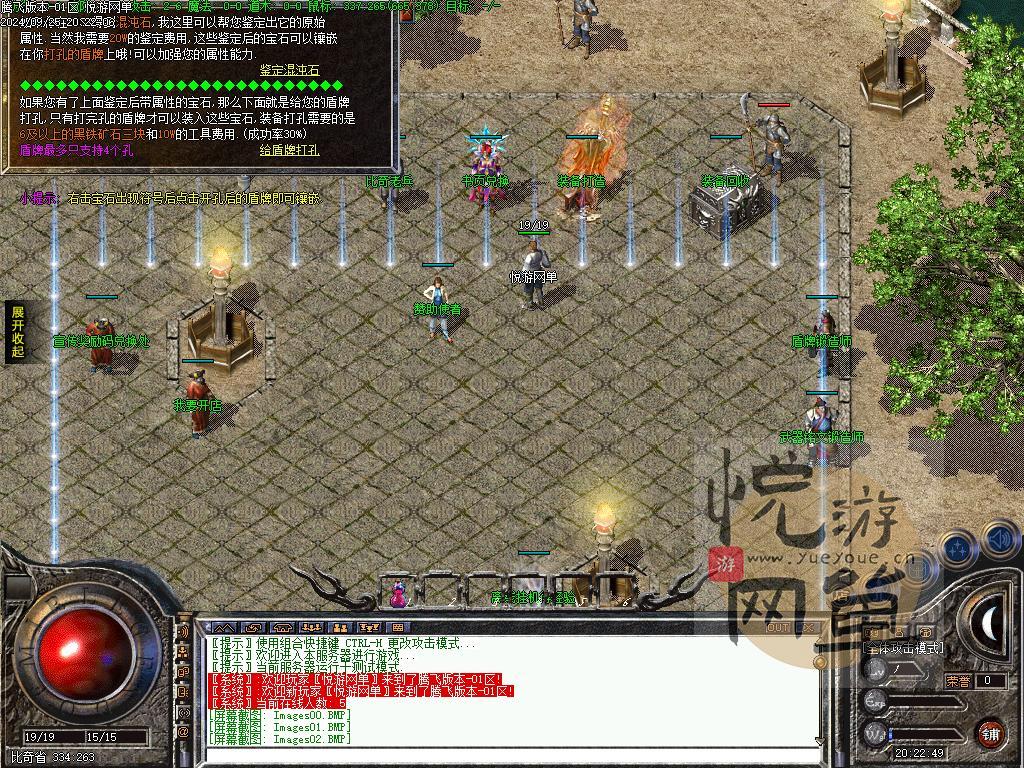Screen dimensions: 1024x768
Task: Click the blue sparkle round button
Action: [958, 549]
